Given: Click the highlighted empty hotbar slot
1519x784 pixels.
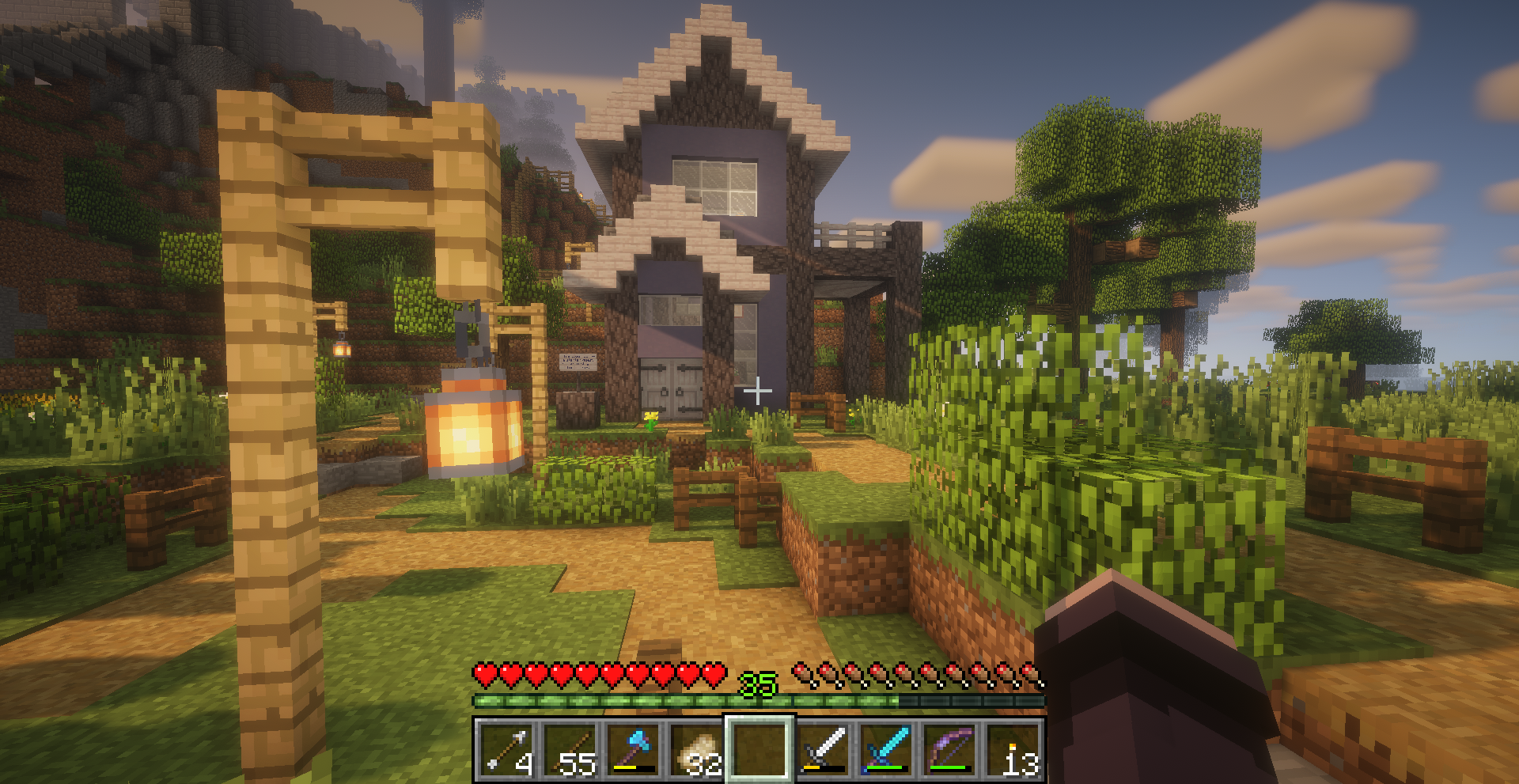Looking at the screenshot, I should click(x=759, y=749).
